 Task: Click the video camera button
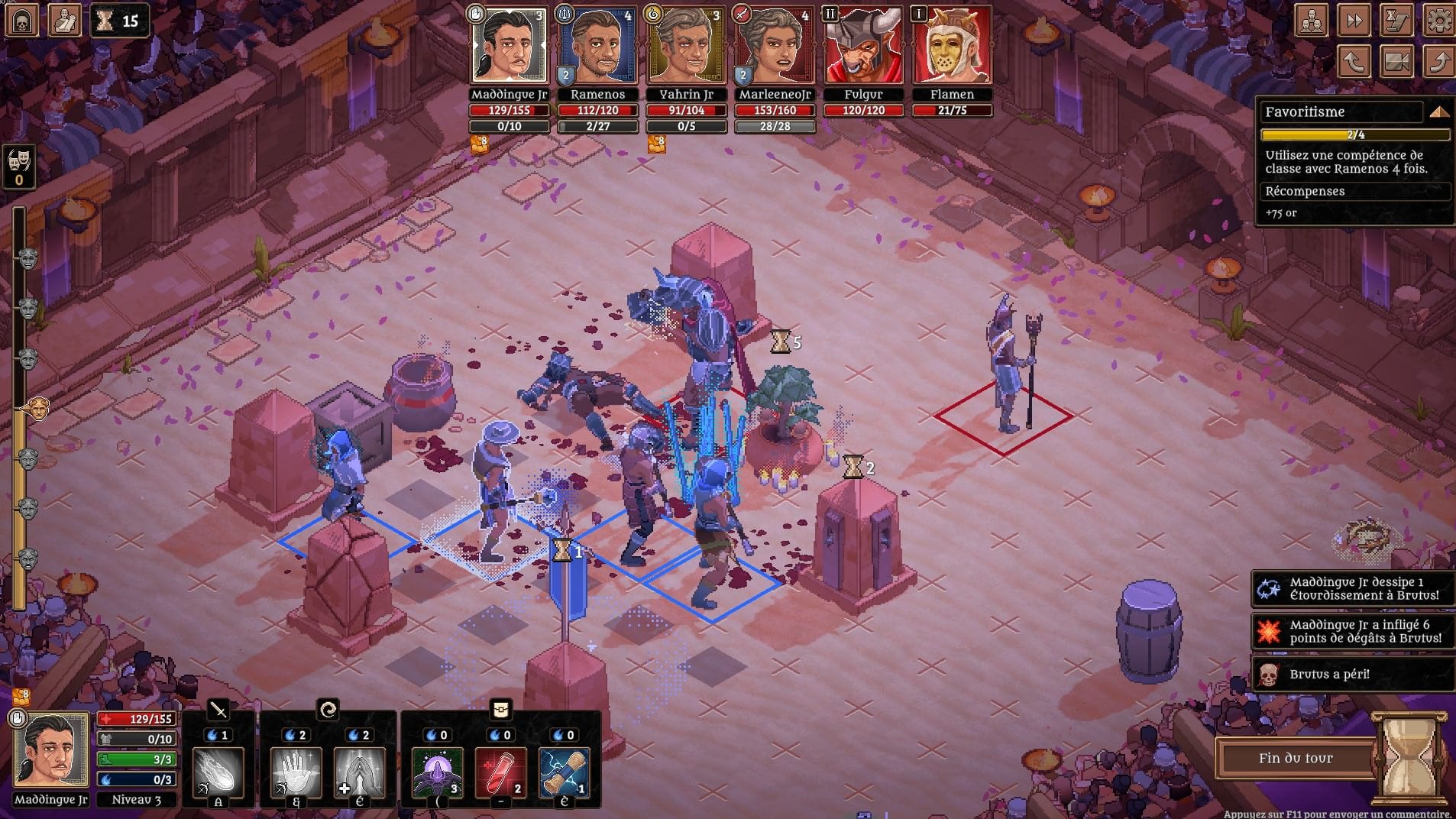pos(1396,62)
